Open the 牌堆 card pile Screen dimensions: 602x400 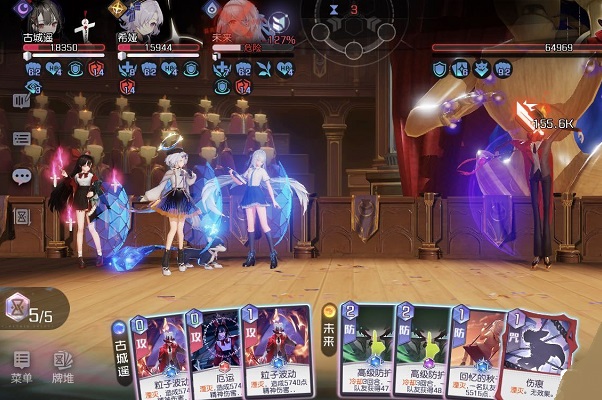(63, 365)
